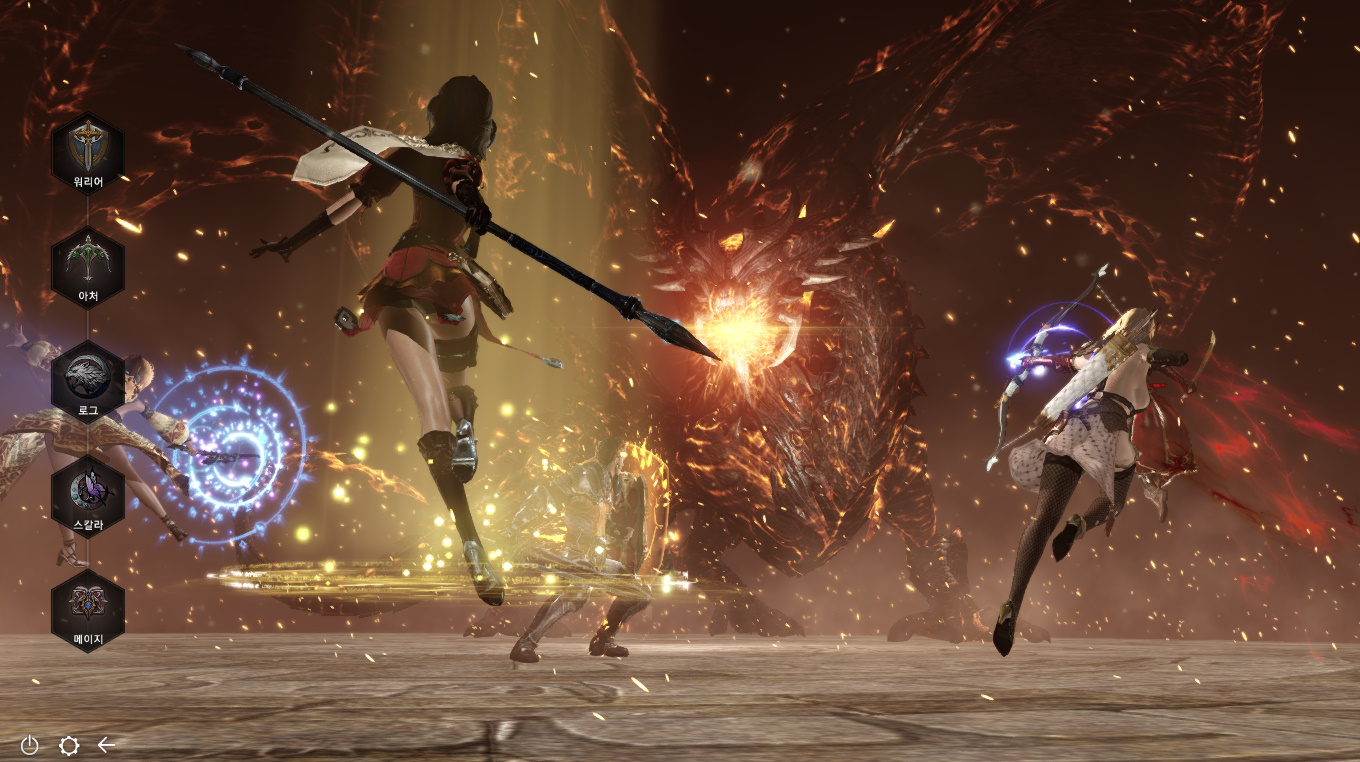Choose the 메이지 (Mage) class
This screenshot has height=762, width=1360.
coord(88,611)
